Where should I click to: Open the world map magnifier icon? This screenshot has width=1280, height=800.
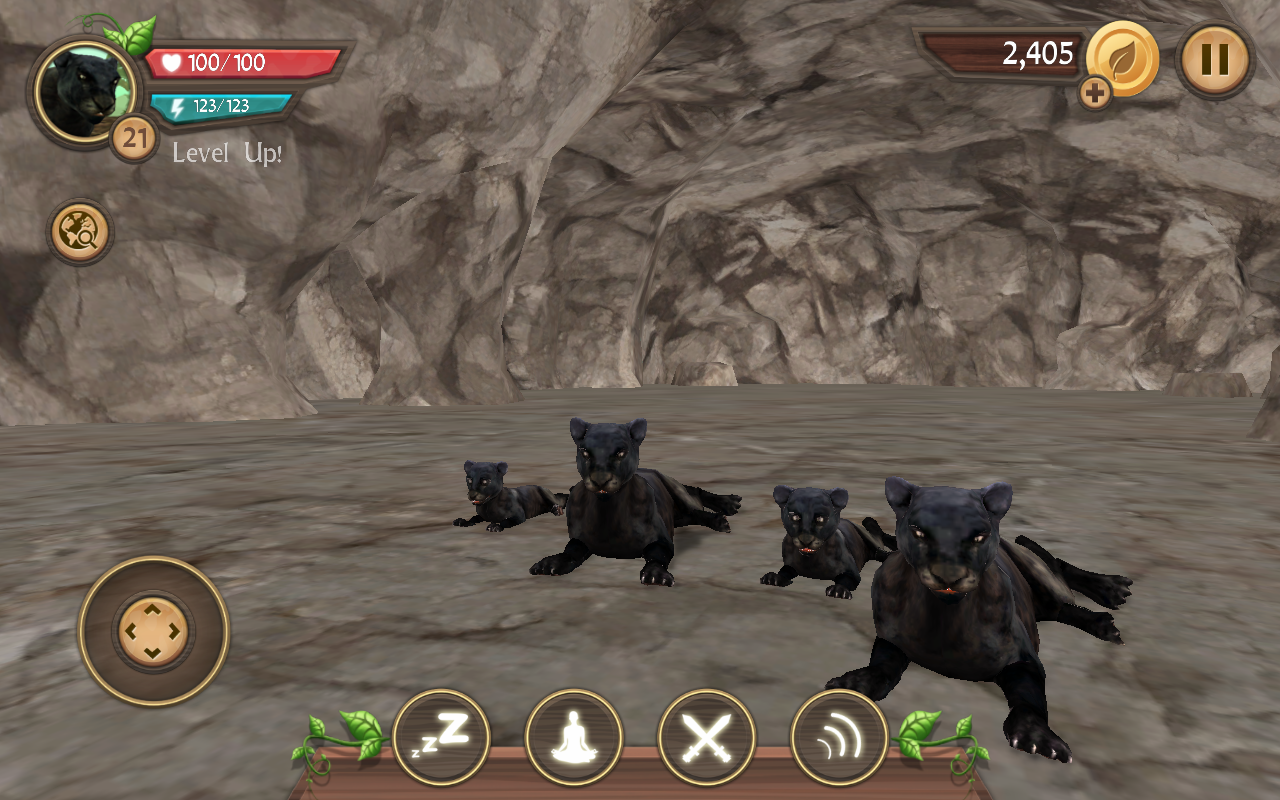click(80, 232)
